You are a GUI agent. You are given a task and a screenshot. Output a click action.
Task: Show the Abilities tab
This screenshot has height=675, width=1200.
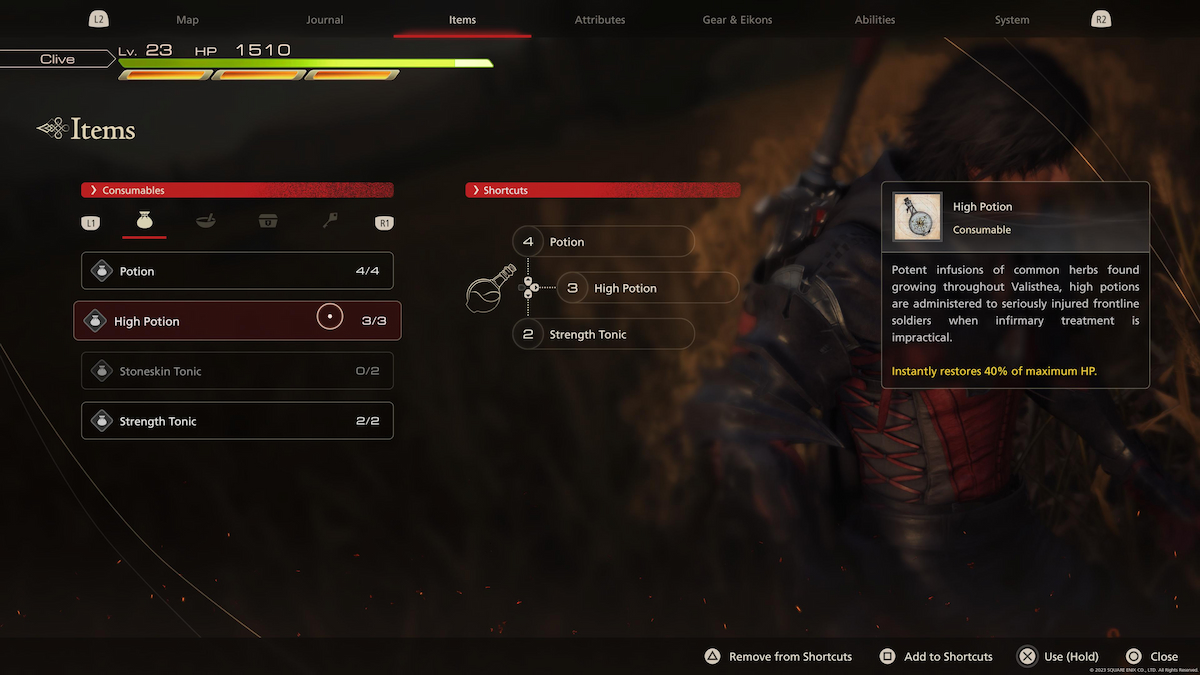[x=875, y=20]
